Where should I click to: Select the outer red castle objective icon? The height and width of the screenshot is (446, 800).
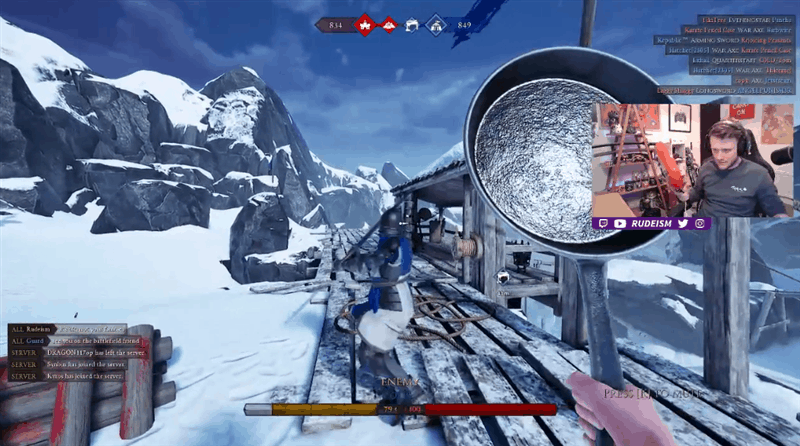tap(365, 23)
